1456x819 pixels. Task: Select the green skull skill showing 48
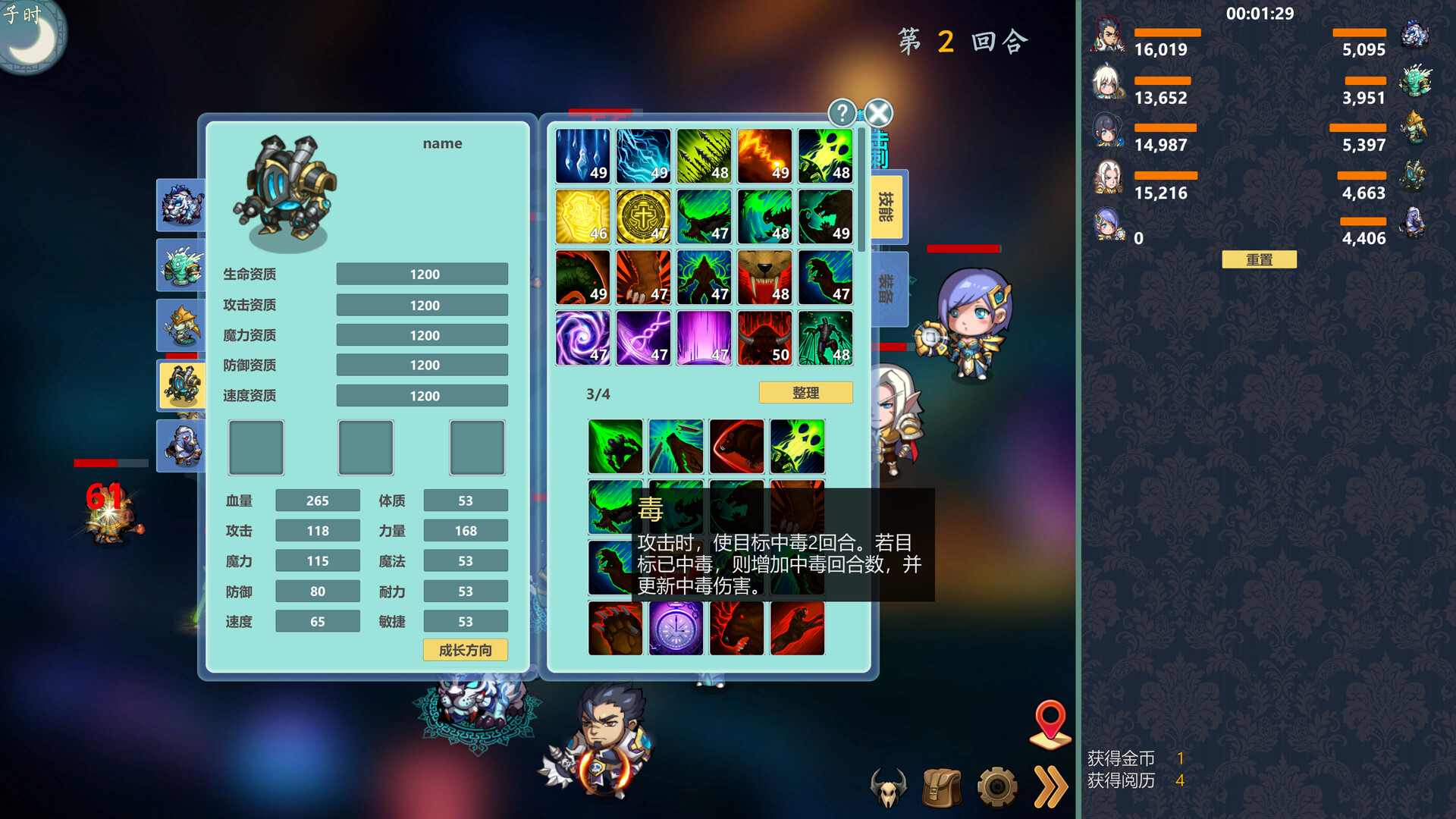tap(825, 155)
